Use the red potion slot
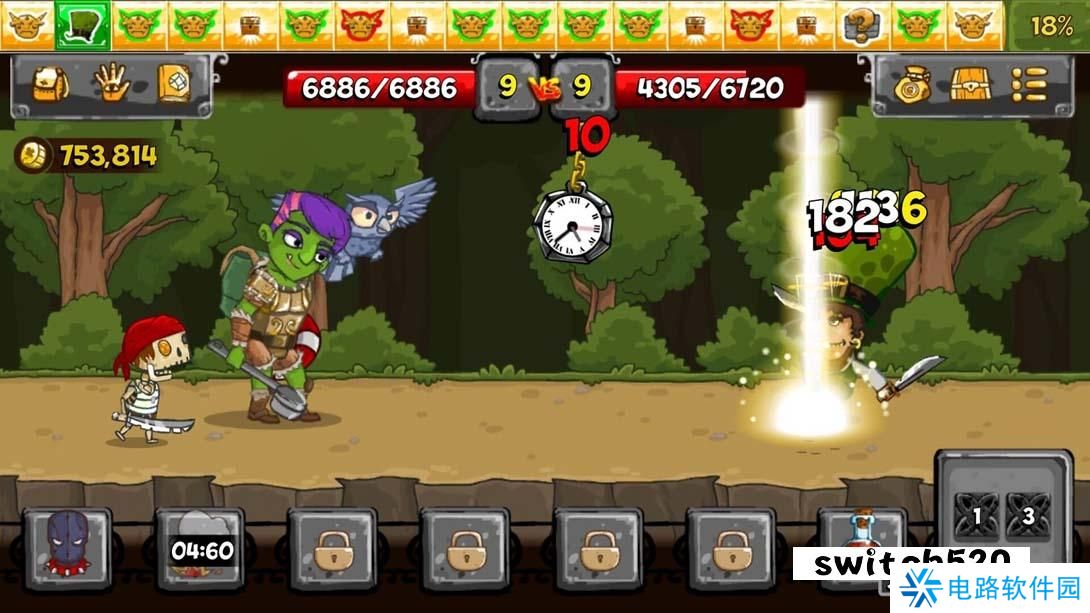 click(860, 535)
